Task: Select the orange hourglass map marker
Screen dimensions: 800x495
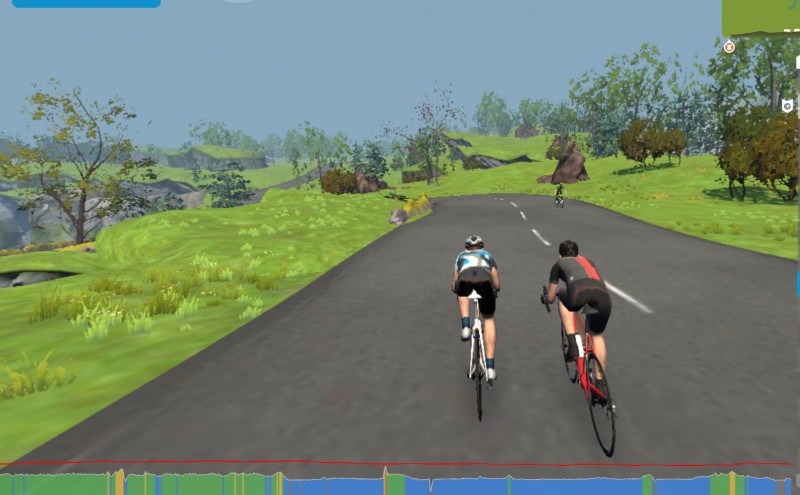Action: (729, 46)
